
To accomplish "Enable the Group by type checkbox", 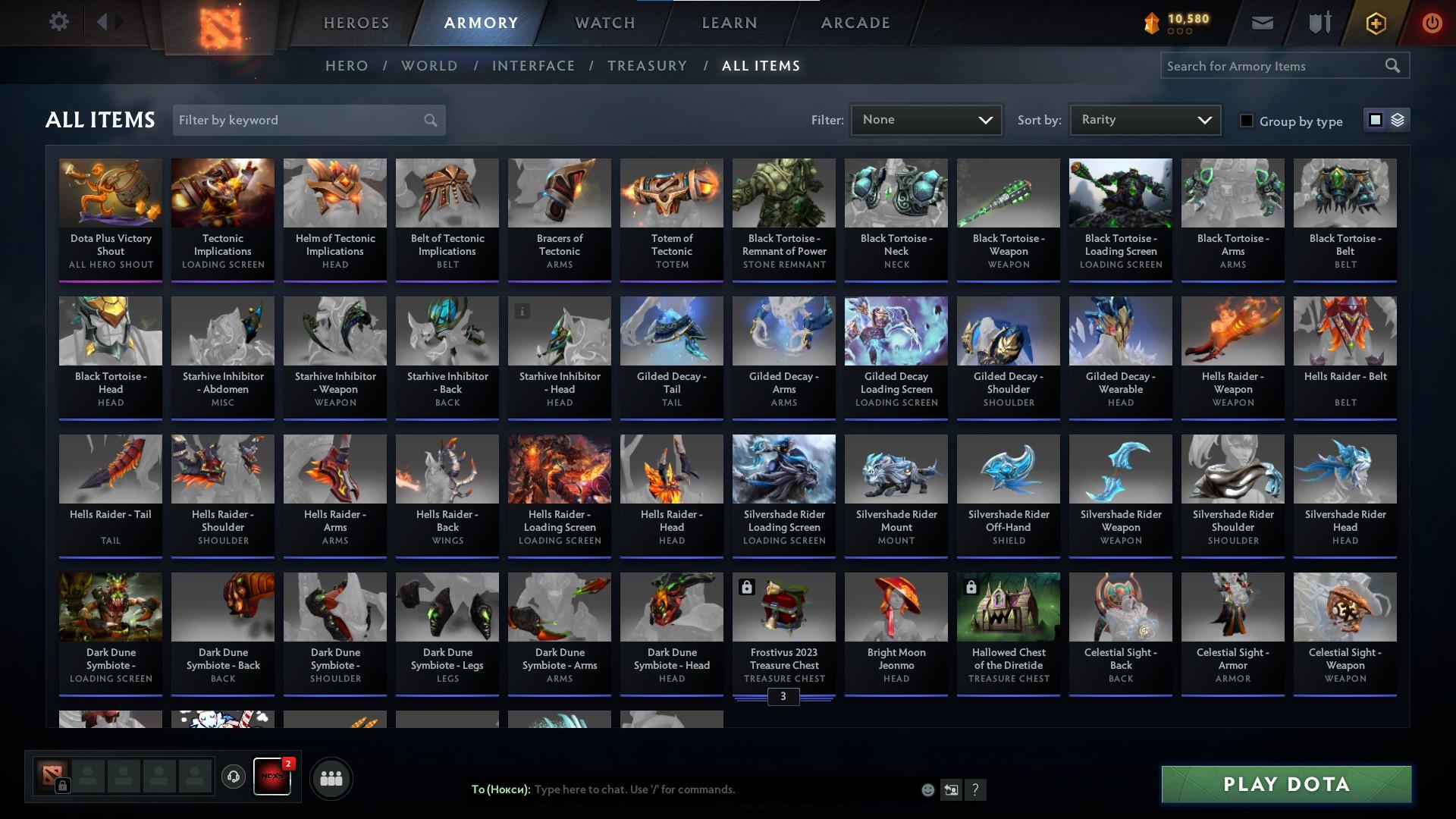I will (1247, 121).
